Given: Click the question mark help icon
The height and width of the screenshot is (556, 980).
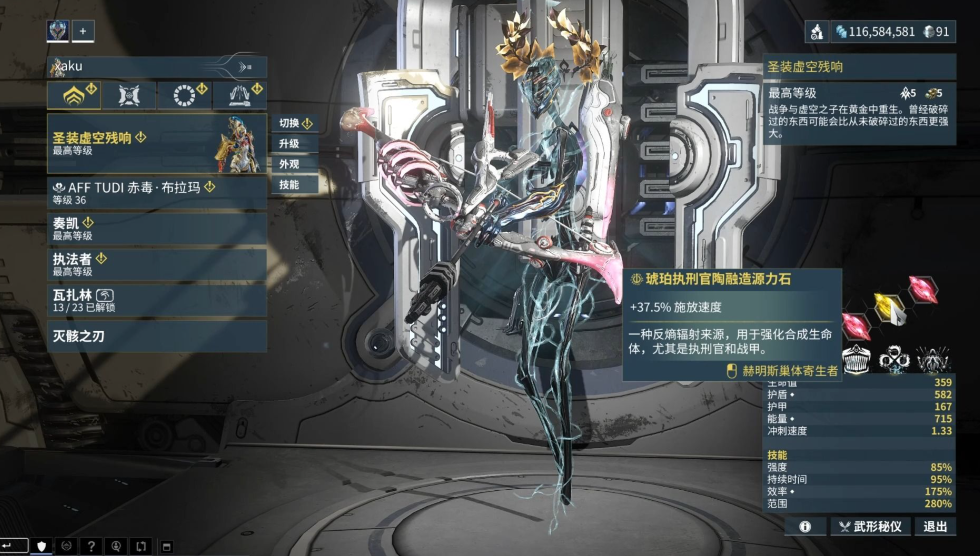Looking at the screenshot, I should point(91,546).
